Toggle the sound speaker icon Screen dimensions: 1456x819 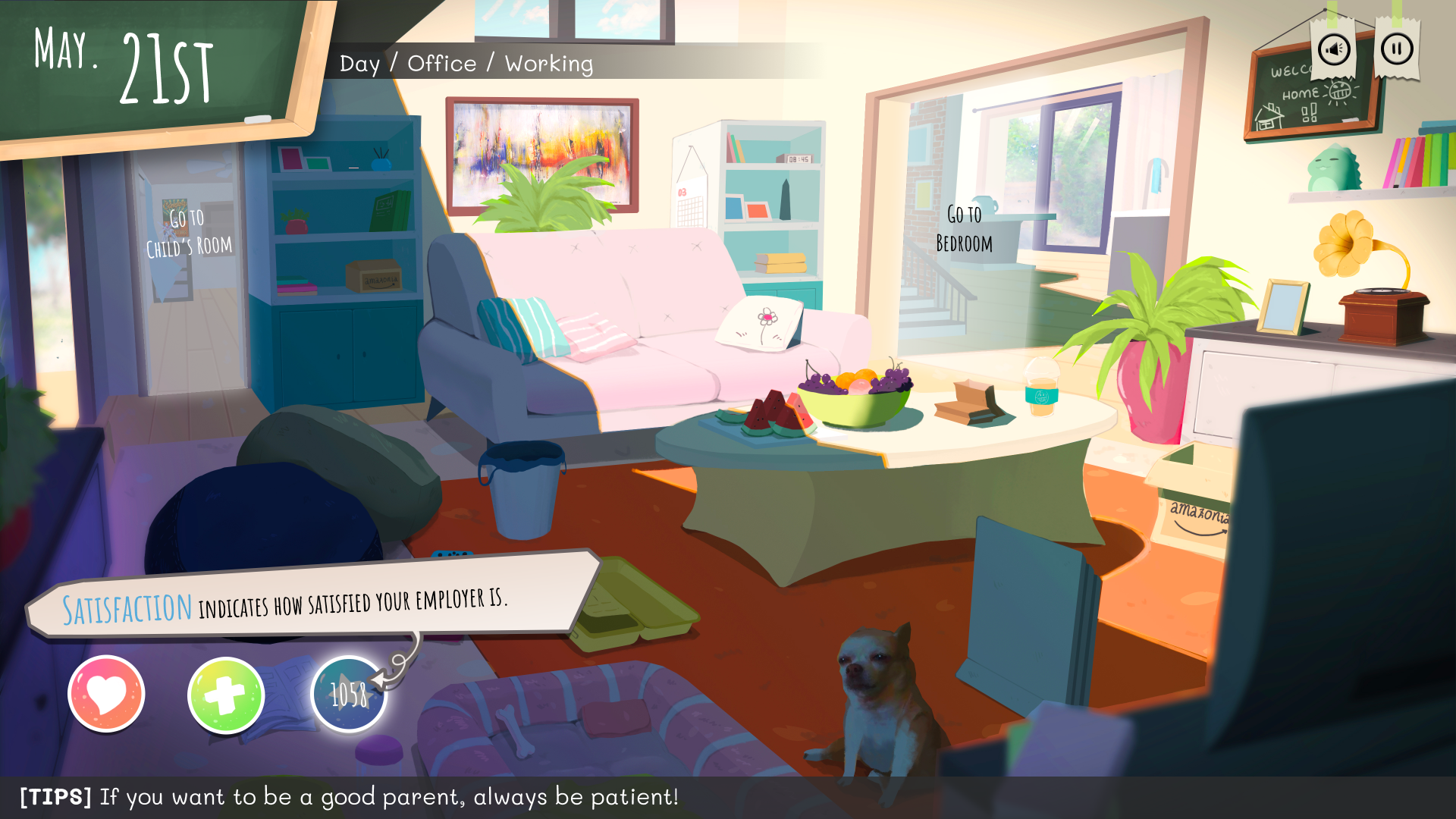click(1334, 50)
